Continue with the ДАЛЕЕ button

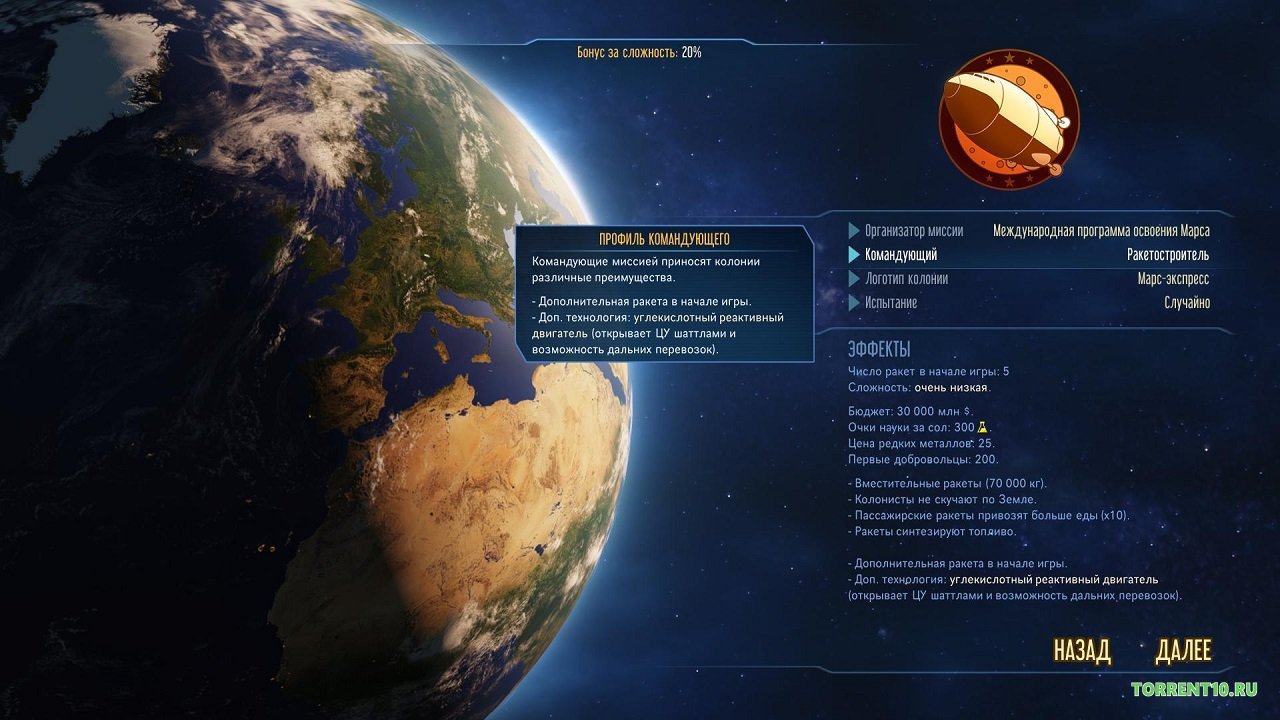click(x=1183, y=651)
